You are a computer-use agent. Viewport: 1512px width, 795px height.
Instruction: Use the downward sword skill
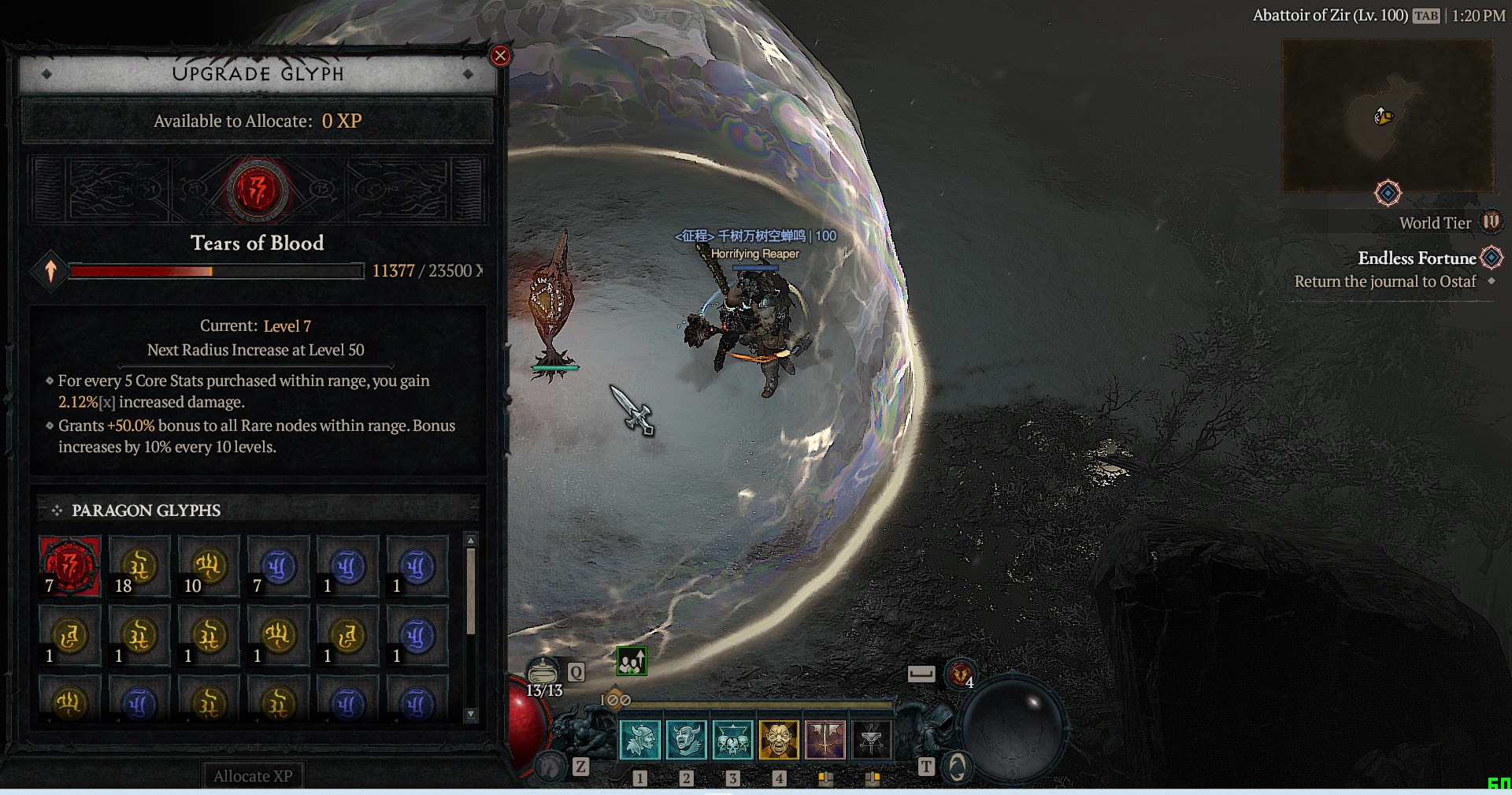tap(825, 740)
